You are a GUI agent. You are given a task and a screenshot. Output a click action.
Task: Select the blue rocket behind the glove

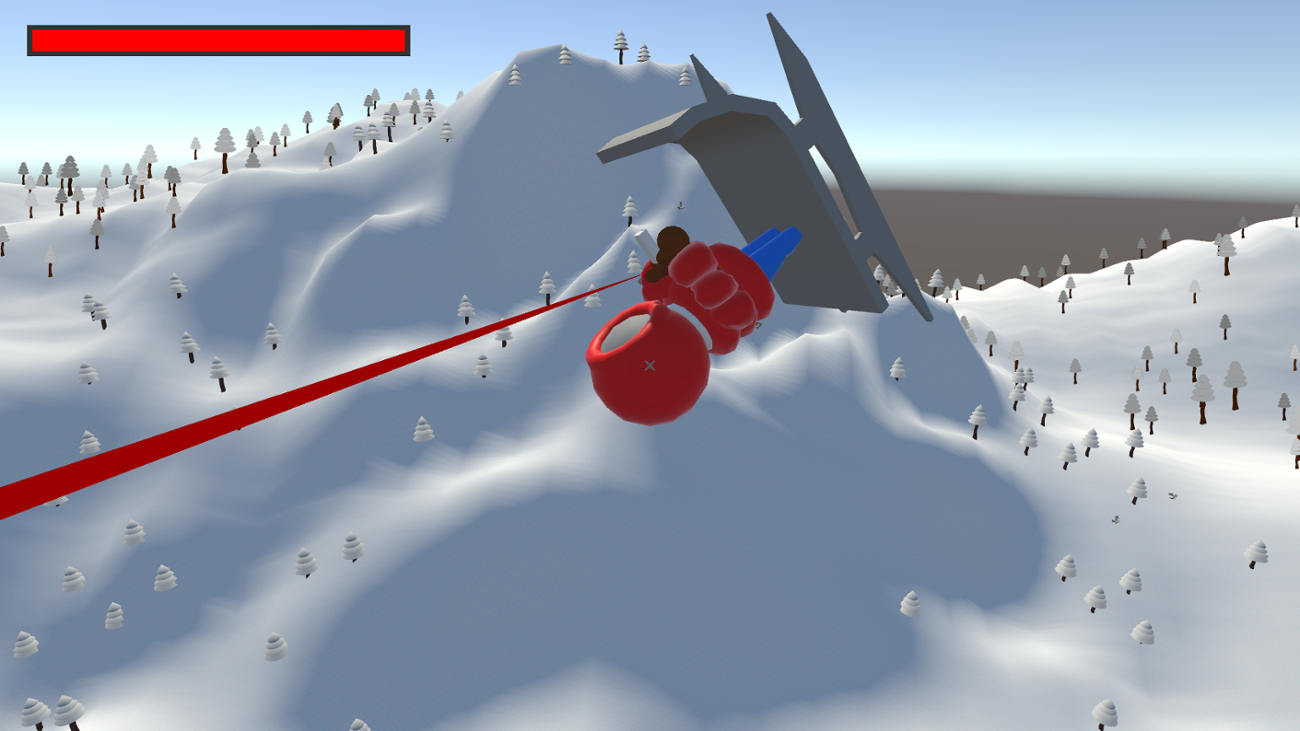tap(775, 250)
